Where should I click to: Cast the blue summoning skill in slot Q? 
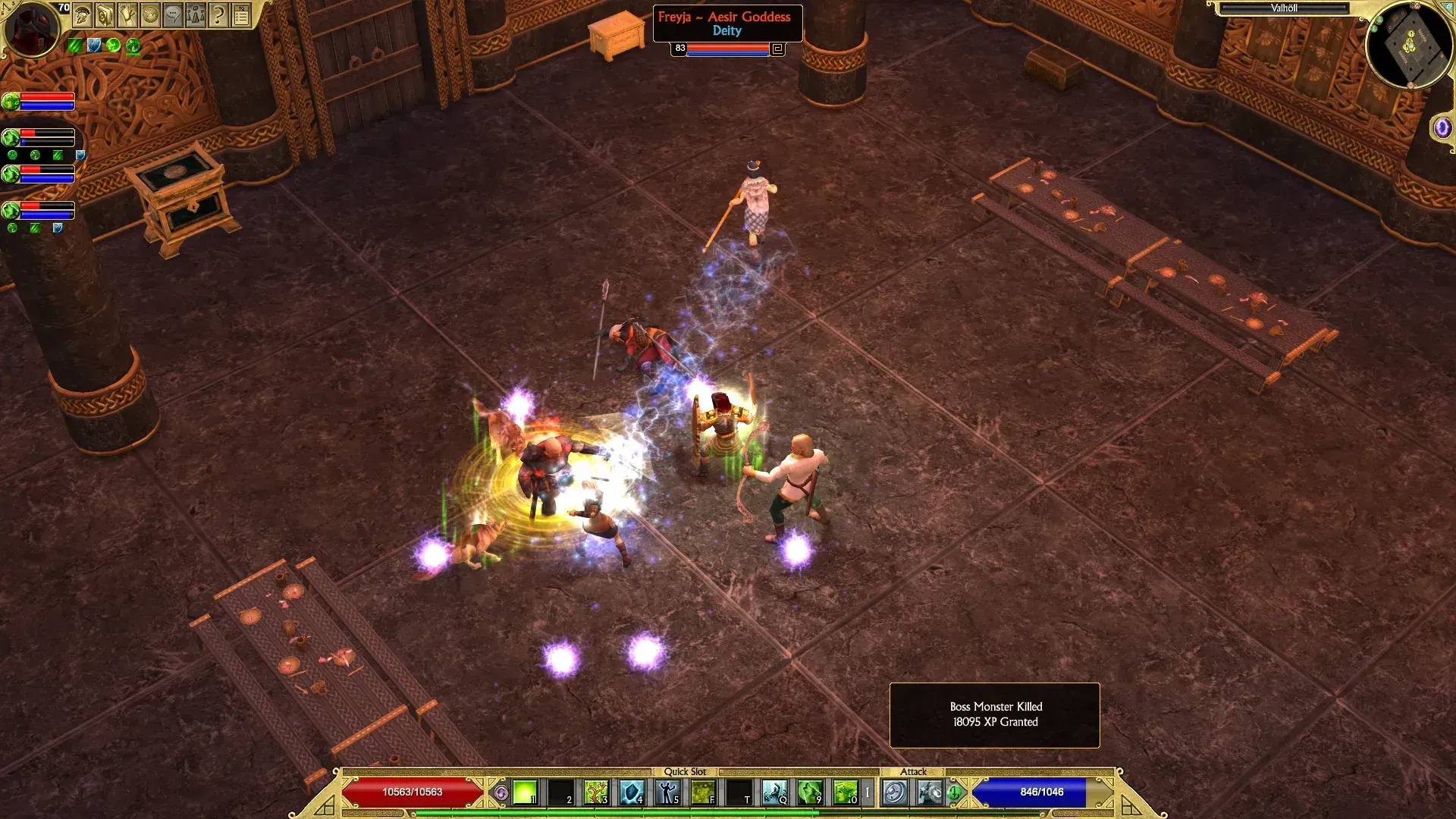774,792
